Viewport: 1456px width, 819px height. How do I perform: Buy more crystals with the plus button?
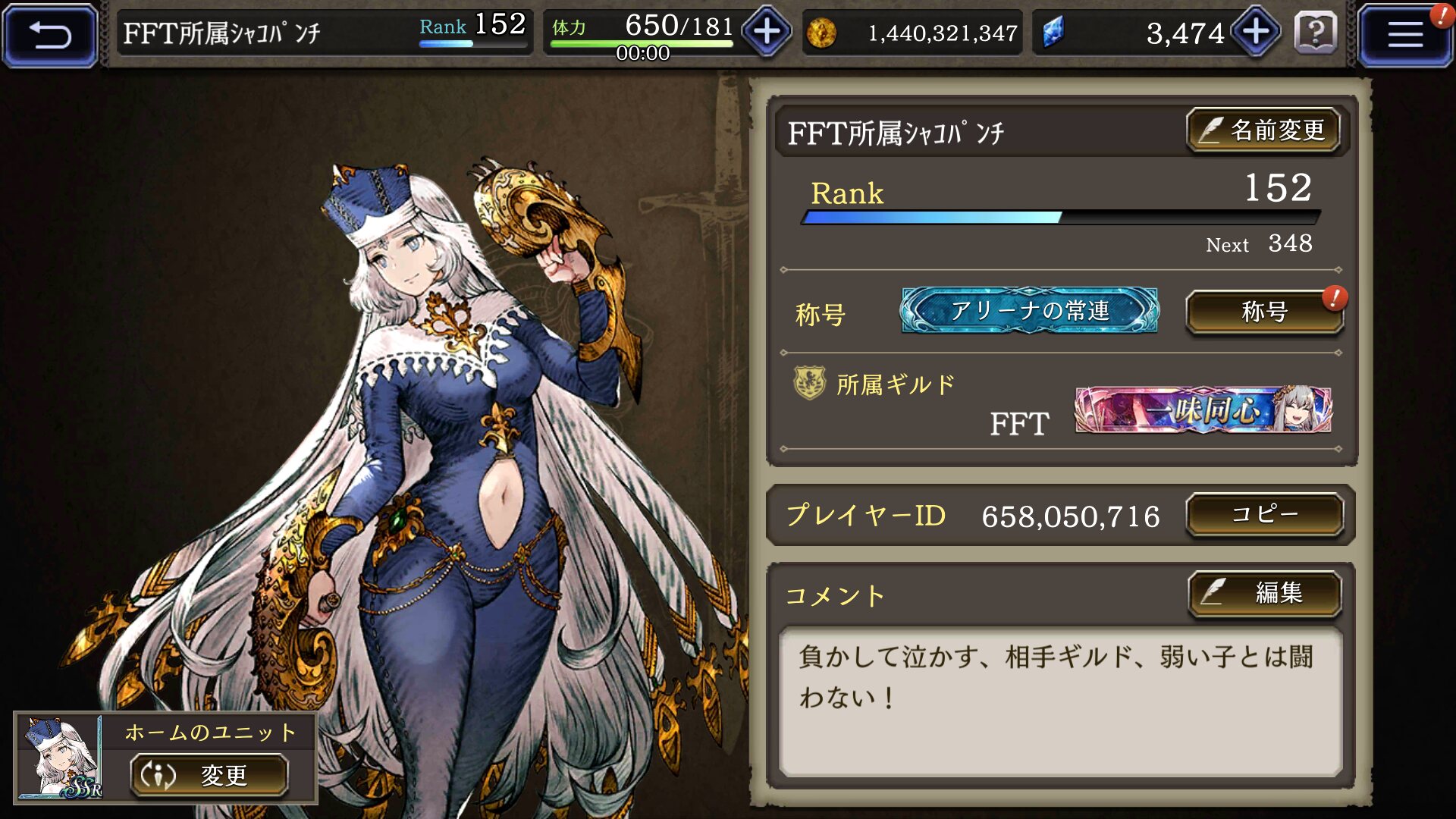click(1256, 32)
